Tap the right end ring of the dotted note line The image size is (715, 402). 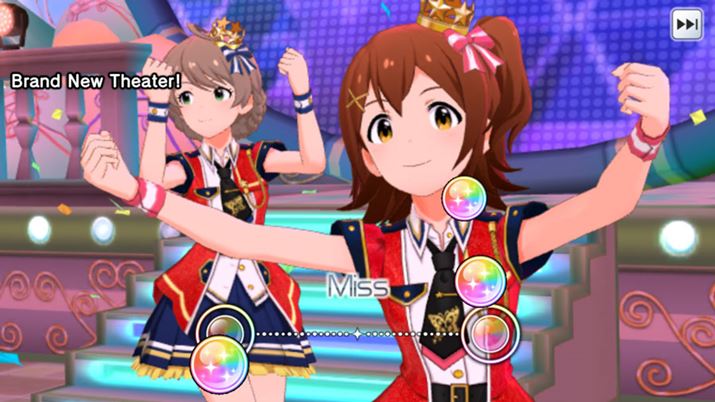coord(490,331)
